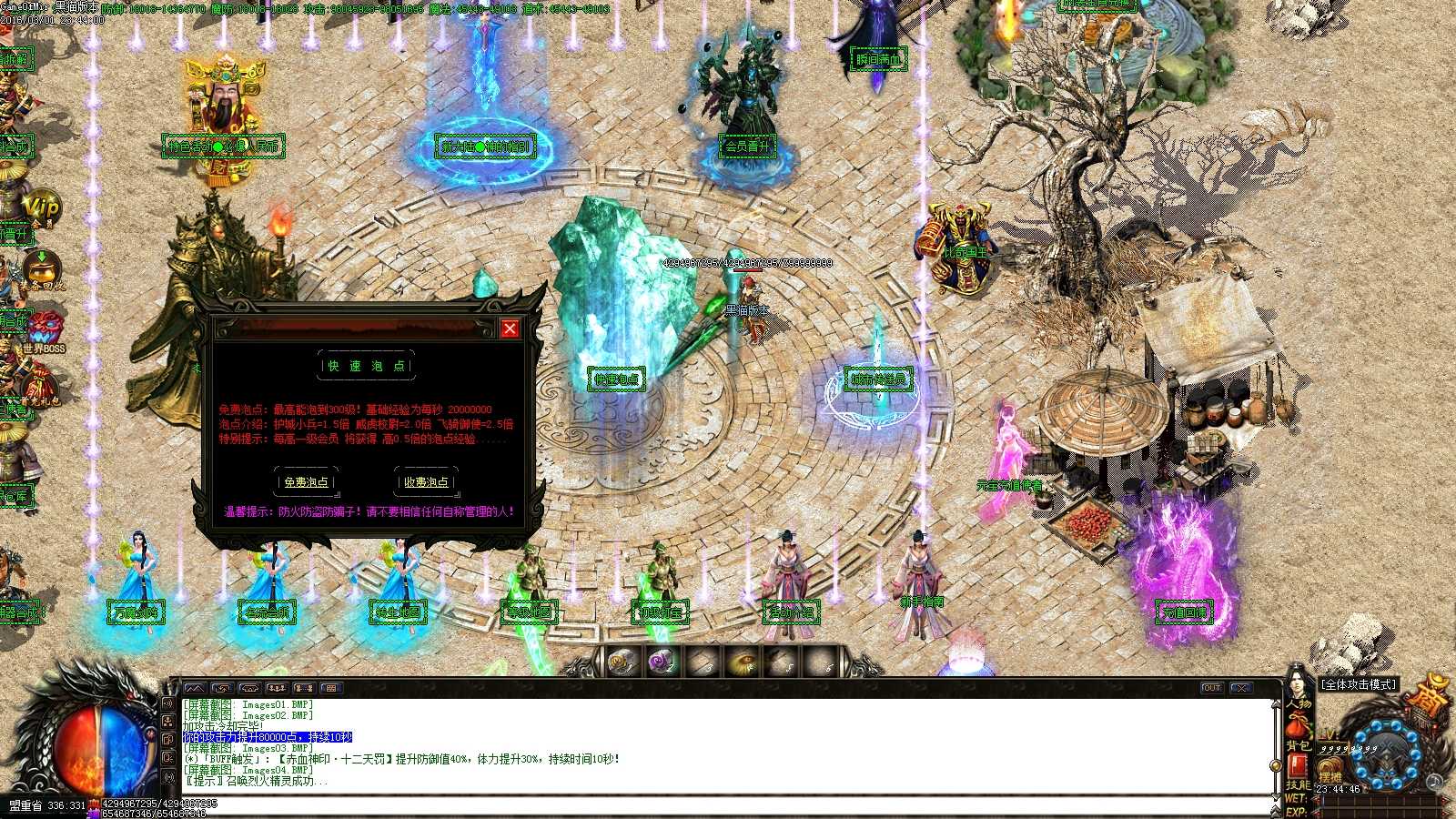Click the second icon in the chat toolbar

tap(224, 689)
